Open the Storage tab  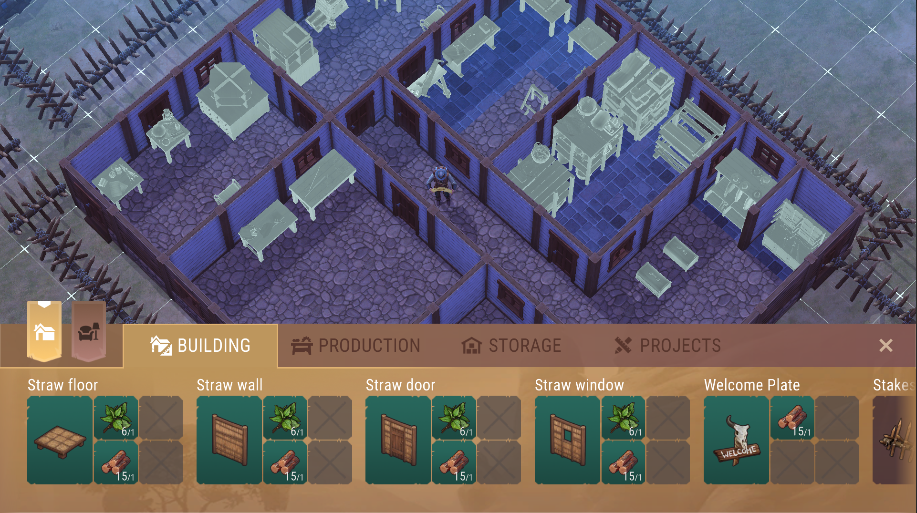(511, 346)
